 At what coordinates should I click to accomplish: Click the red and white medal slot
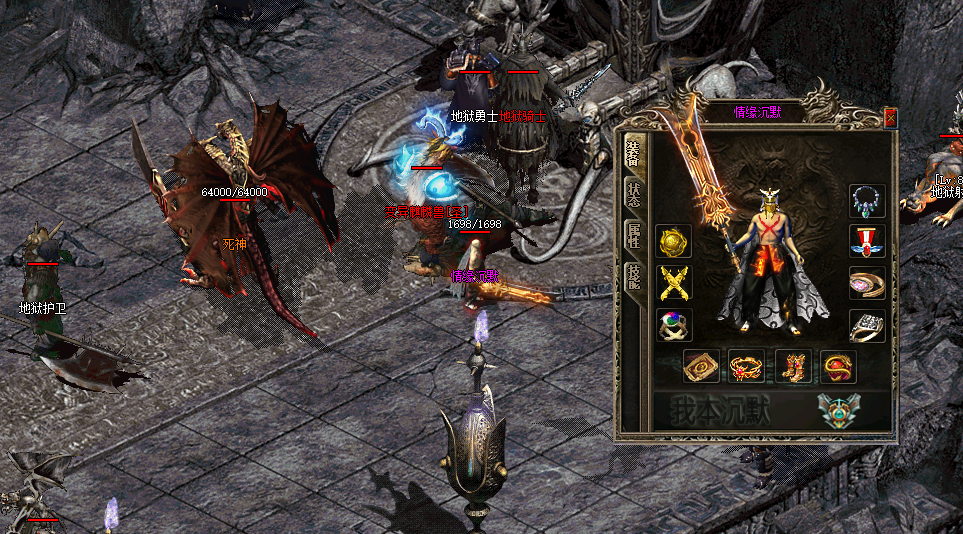point(867,242)
